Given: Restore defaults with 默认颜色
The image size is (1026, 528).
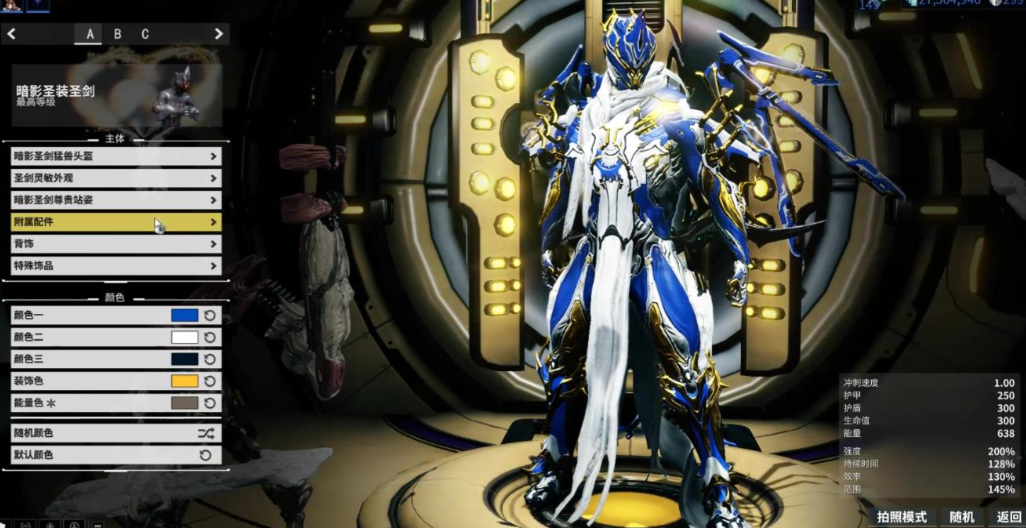Looking at the screenshot, I should pos(115,455).
